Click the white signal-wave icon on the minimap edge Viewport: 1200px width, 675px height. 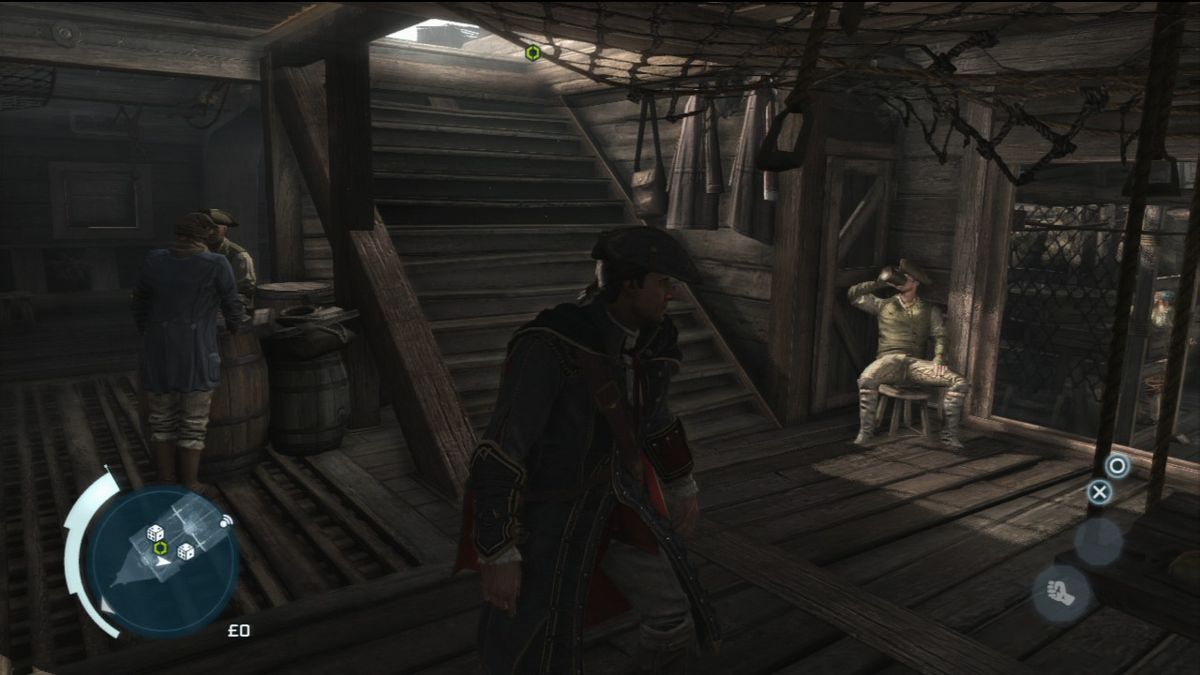tap(225, 521)
